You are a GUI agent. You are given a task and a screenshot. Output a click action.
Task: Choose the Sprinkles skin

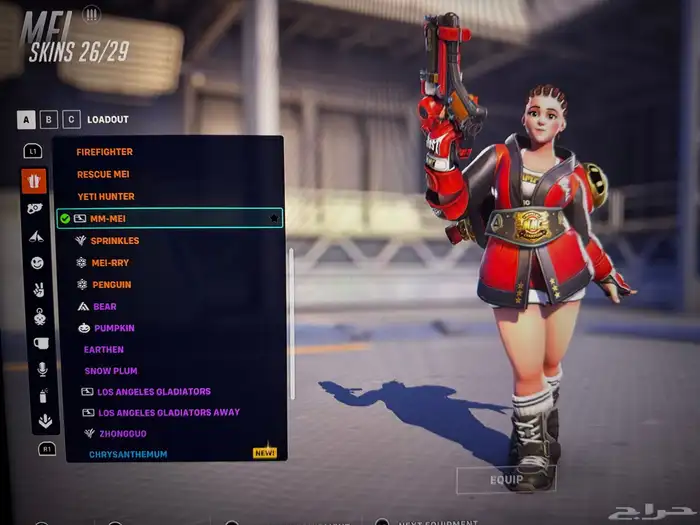click(x=114, y=241)
